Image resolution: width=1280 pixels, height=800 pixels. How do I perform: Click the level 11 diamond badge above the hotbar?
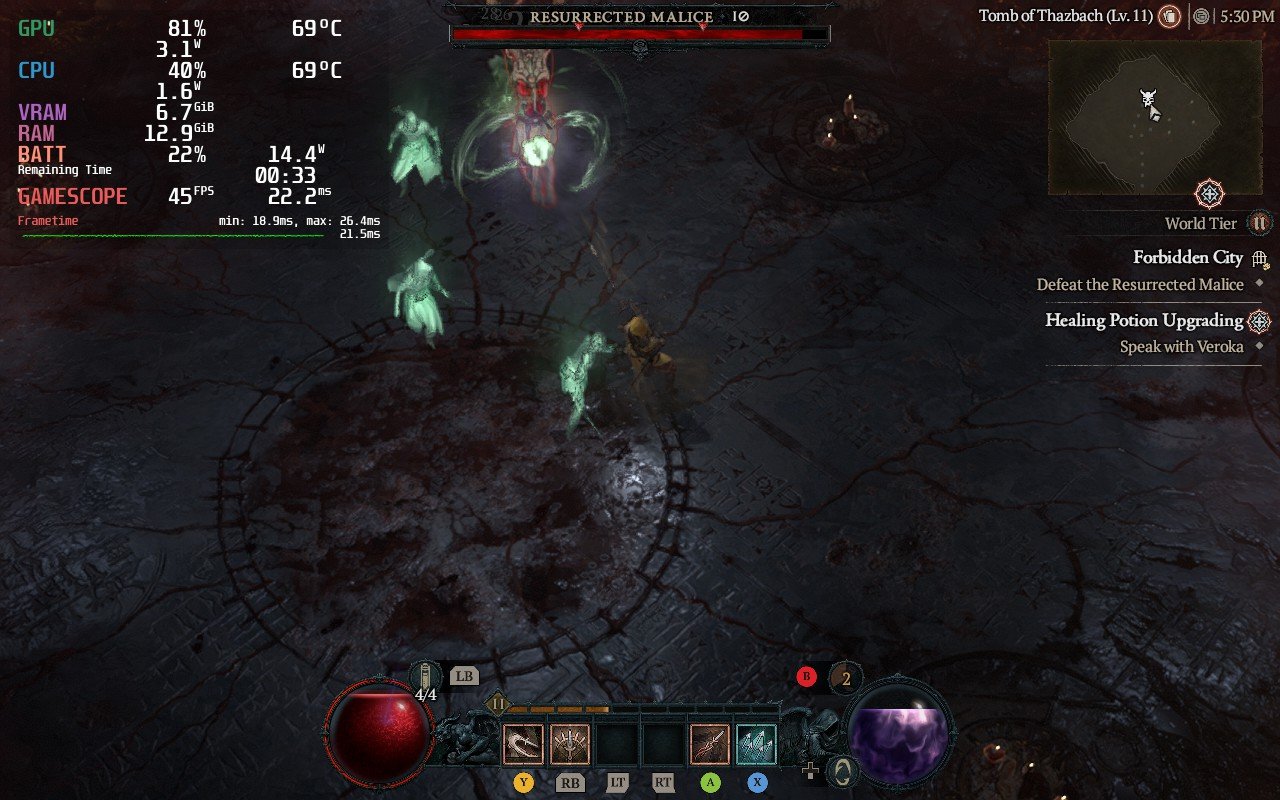pyautogui.click(x=498, y=704)
